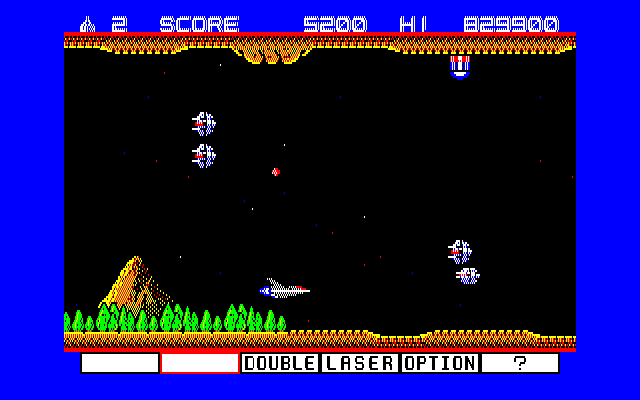The image size is (640, 400).
Task: Select the DOUBLE power-up slot
Action: pyautogui.click(x=280, y=363)
